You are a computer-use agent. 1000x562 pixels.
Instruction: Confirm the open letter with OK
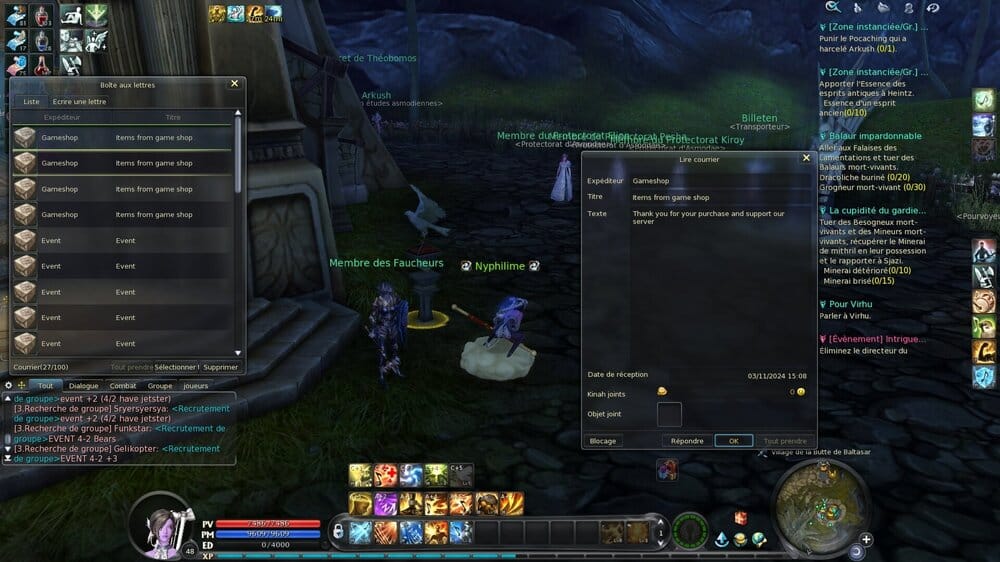click(x=733, y=441)
